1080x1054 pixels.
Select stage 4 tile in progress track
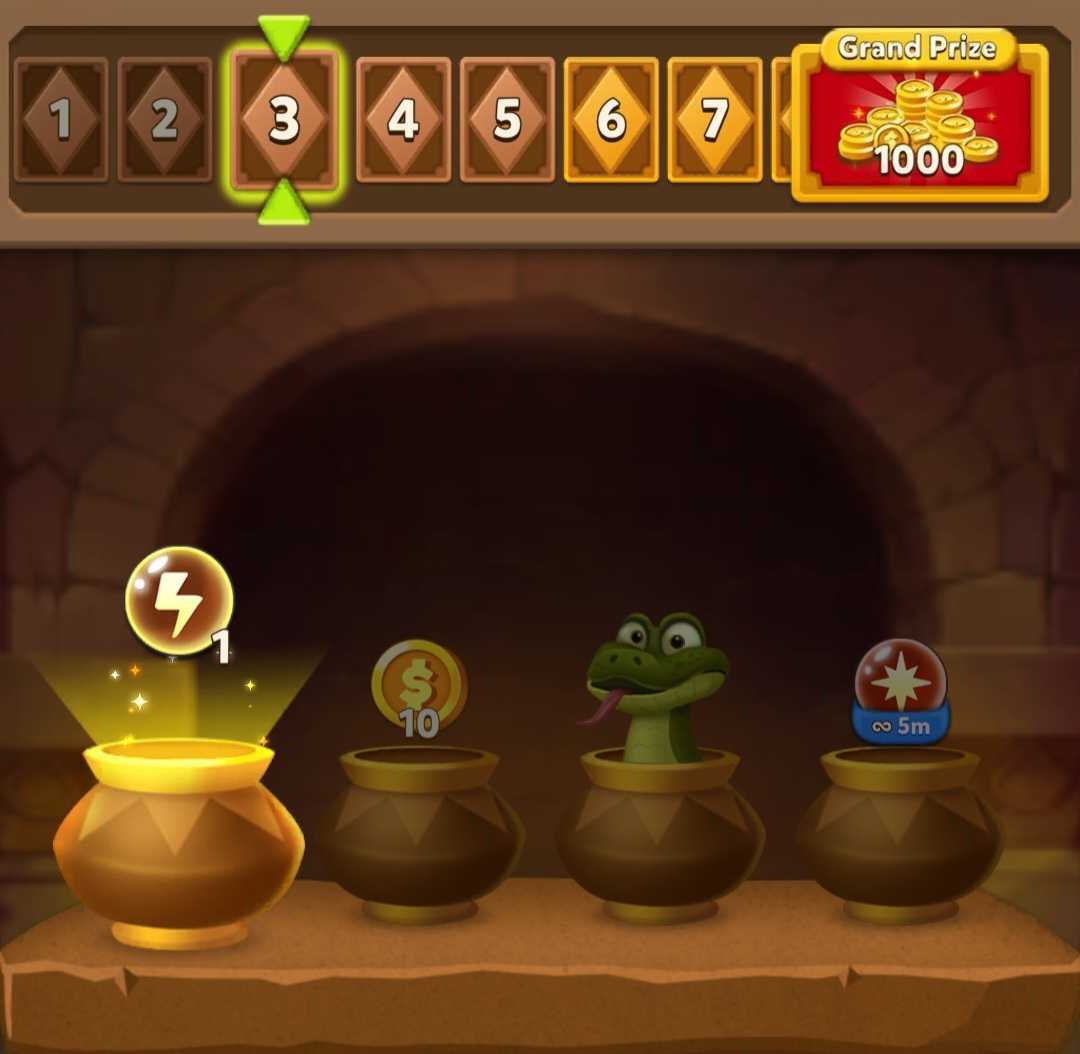(403, 120)
